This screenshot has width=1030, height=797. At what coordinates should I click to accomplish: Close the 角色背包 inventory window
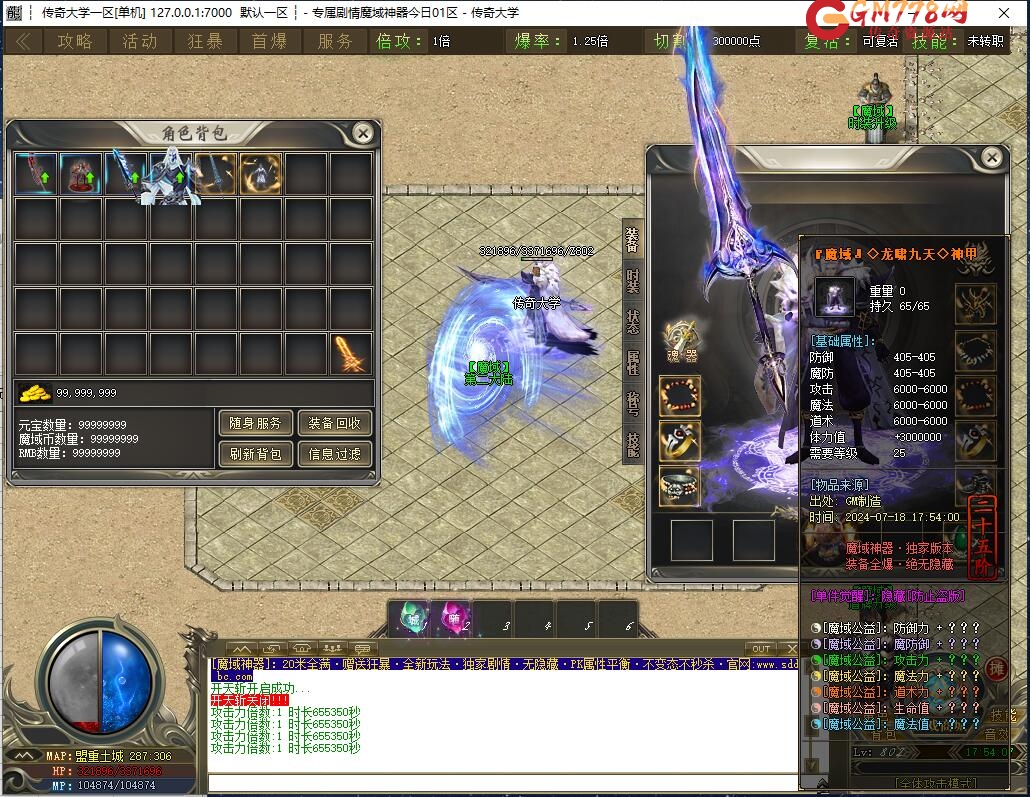(x=363, y=133)
